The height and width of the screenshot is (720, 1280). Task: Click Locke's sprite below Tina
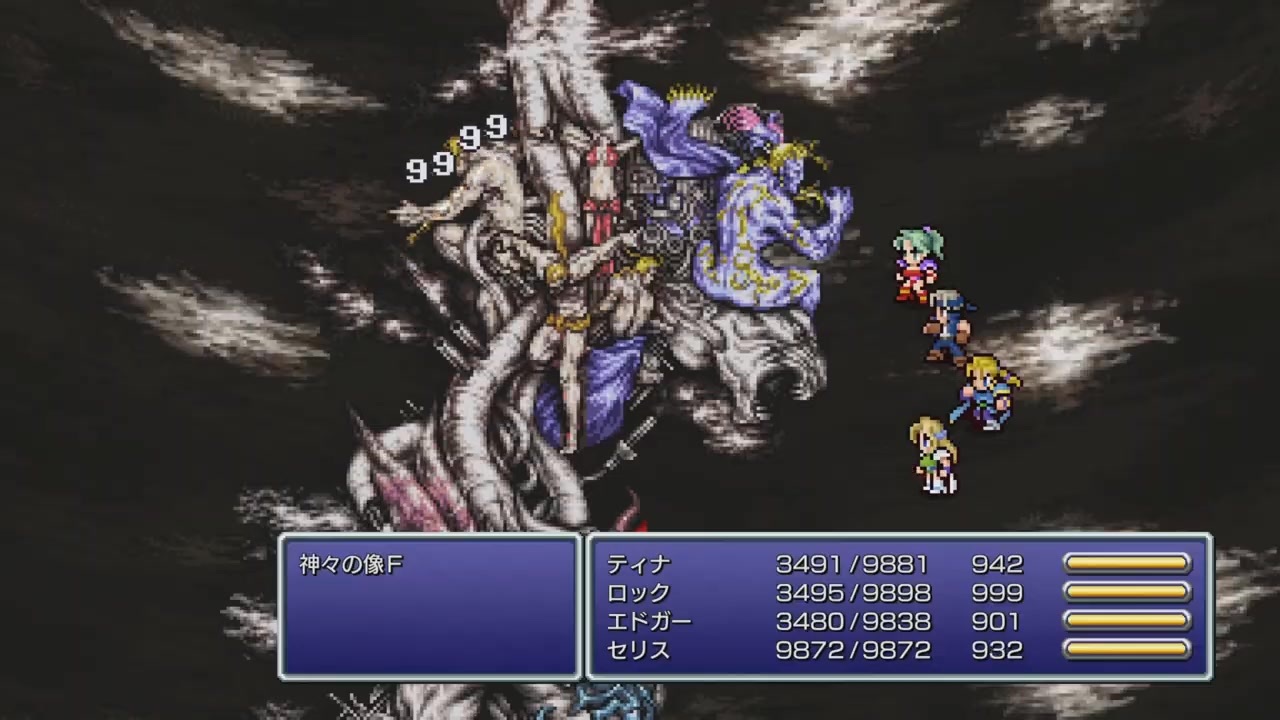(949, 318)
